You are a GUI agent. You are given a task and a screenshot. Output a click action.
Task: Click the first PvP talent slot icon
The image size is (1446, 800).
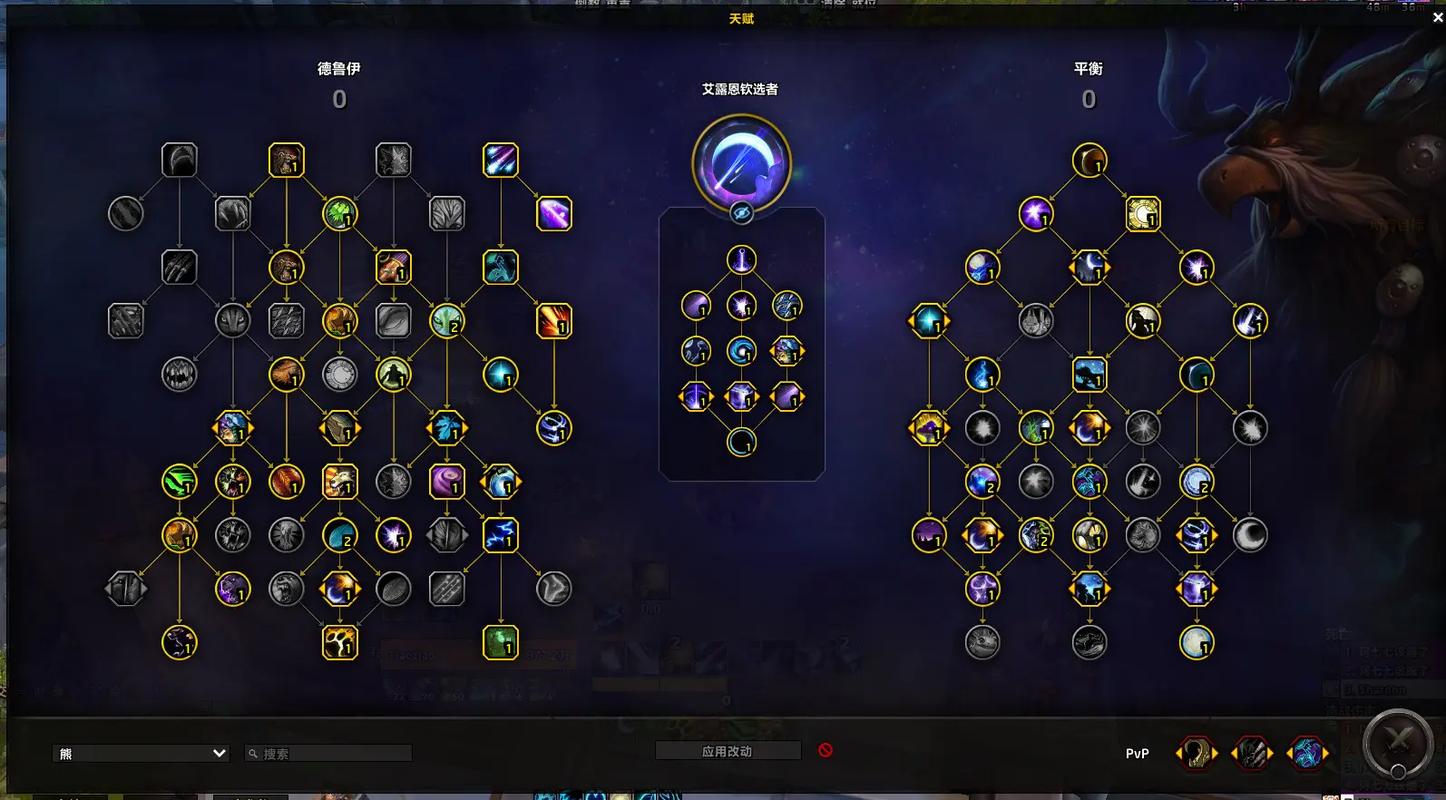coord(1196,753)
